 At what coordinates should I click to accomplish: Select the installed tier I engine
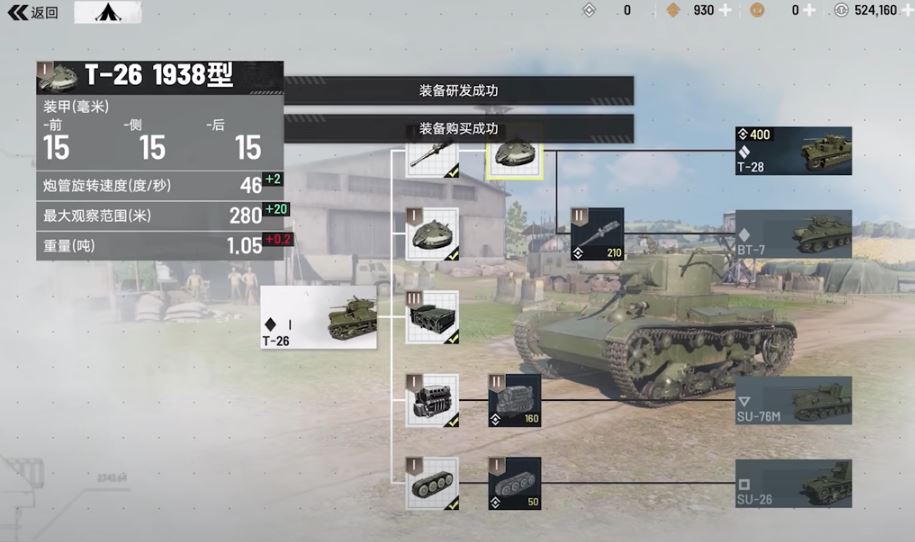coord(432,400)
